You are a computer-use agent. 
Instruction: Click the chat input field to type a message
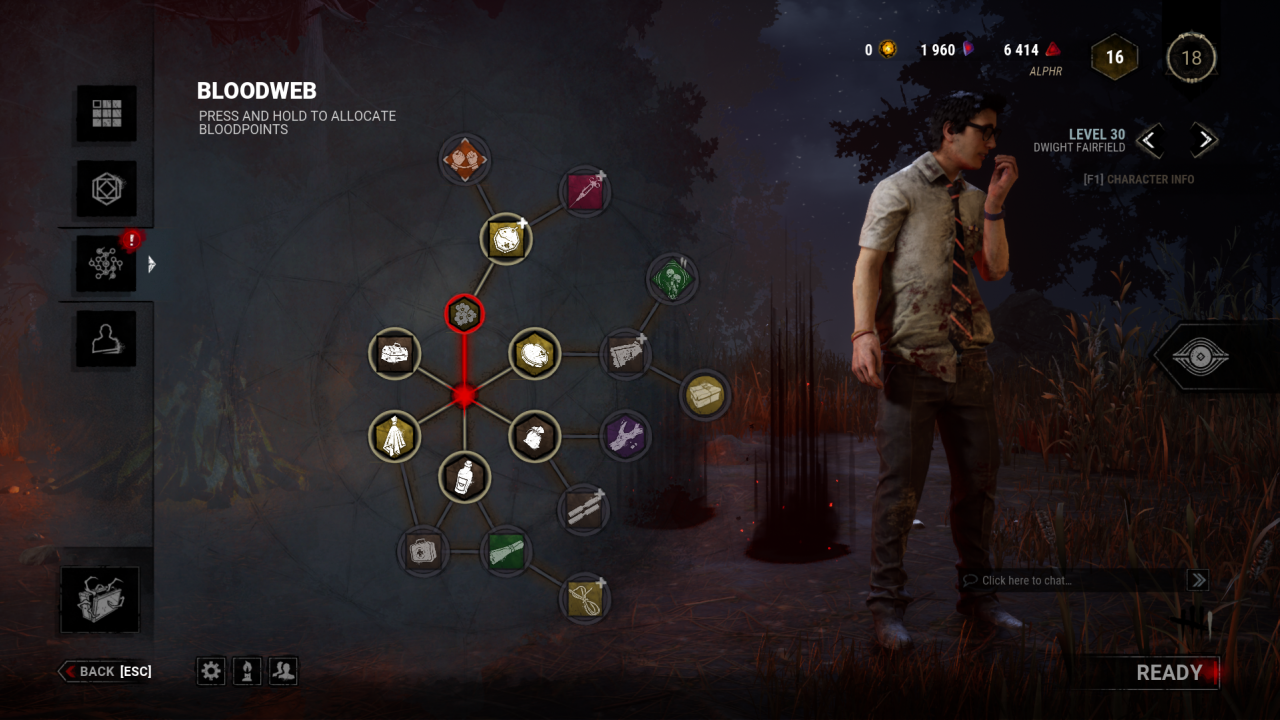(x=1060, y=580)
